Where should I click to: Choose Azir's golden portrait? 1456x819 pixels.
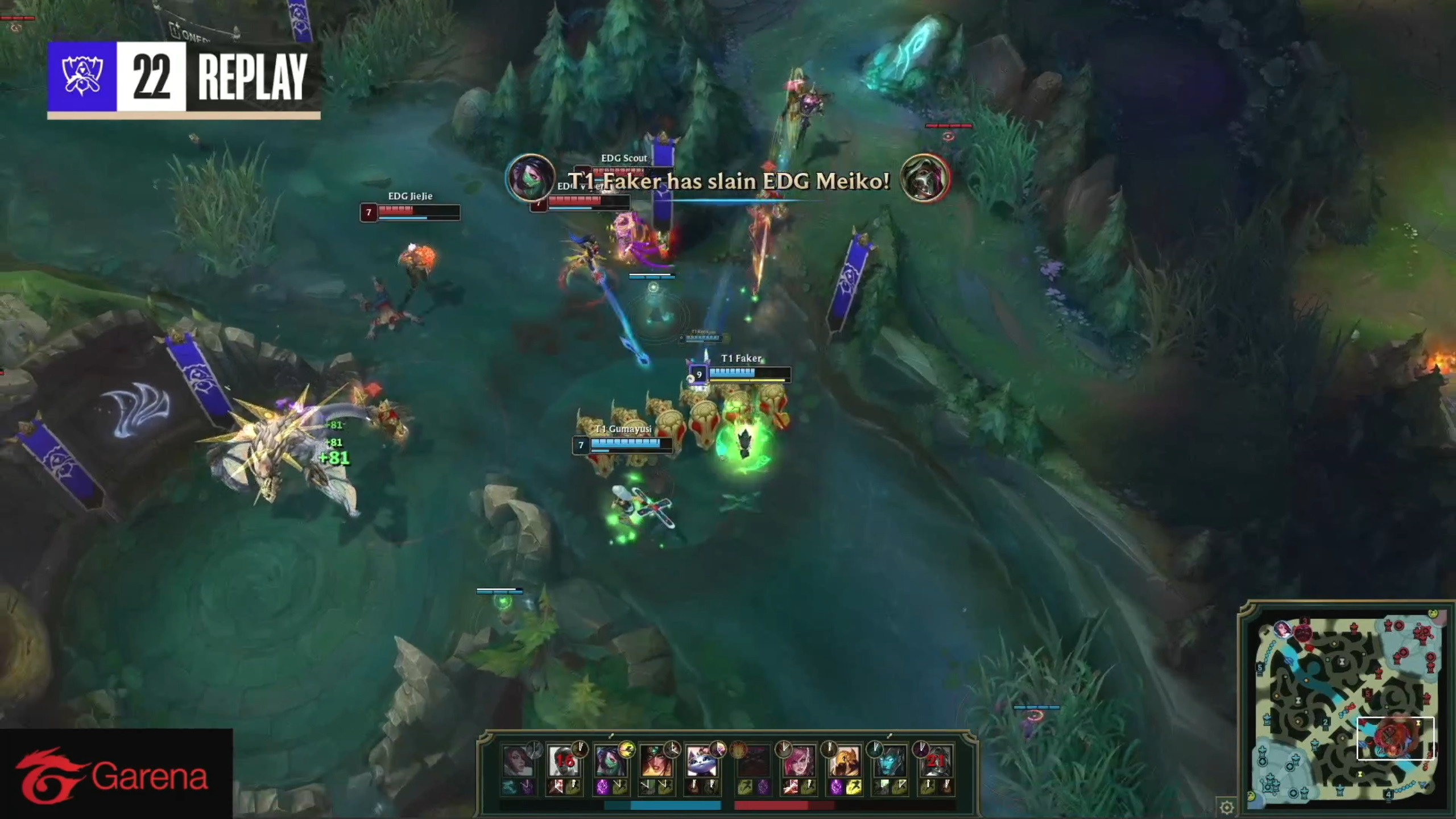(844, 761)
